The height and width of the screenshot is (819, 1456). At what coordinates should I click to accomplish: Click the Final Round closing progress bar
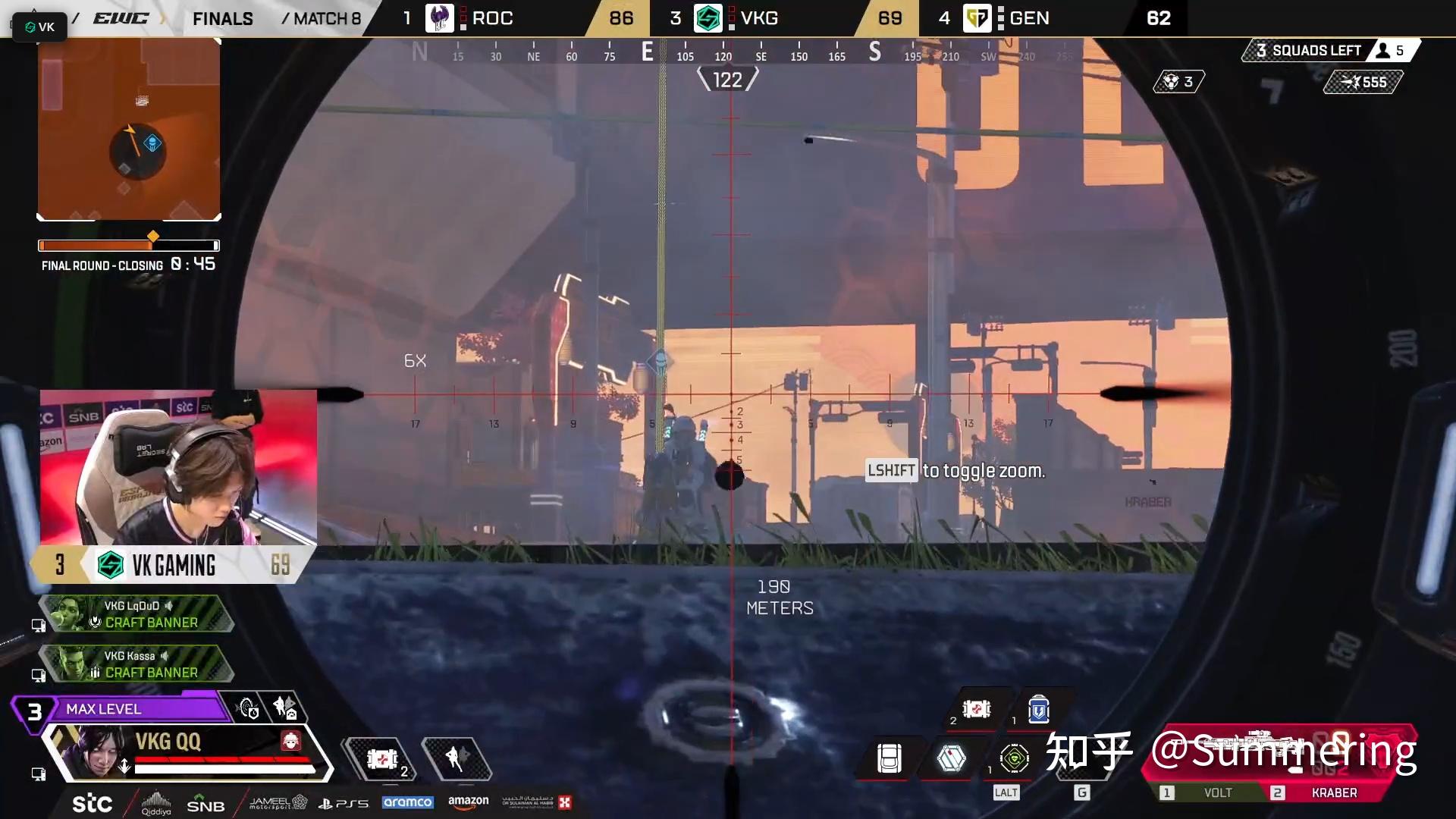tap(127, 245)
